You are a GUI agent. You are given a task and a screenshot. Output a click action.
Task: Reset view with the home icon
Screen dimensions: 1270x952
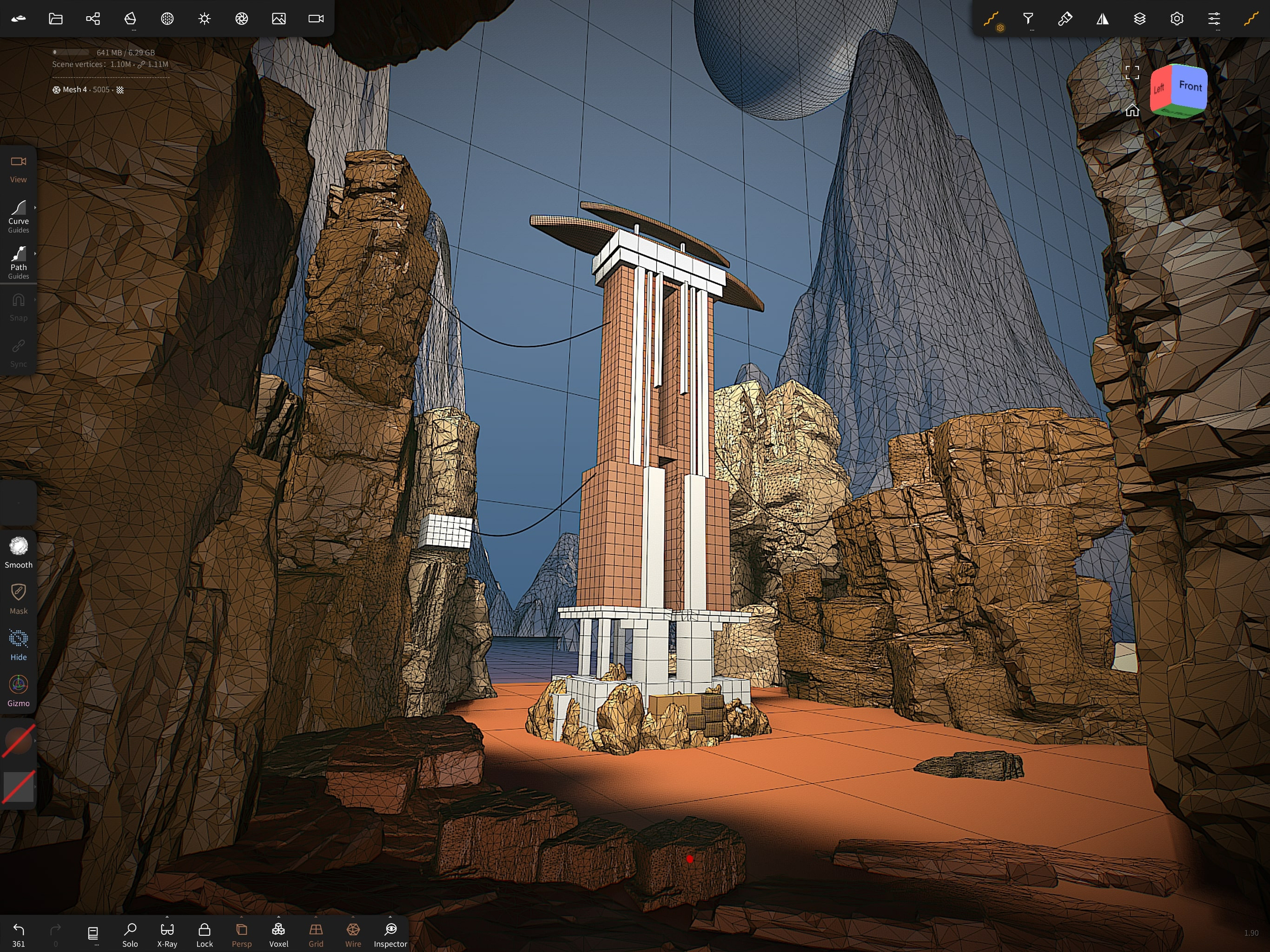1132,110
